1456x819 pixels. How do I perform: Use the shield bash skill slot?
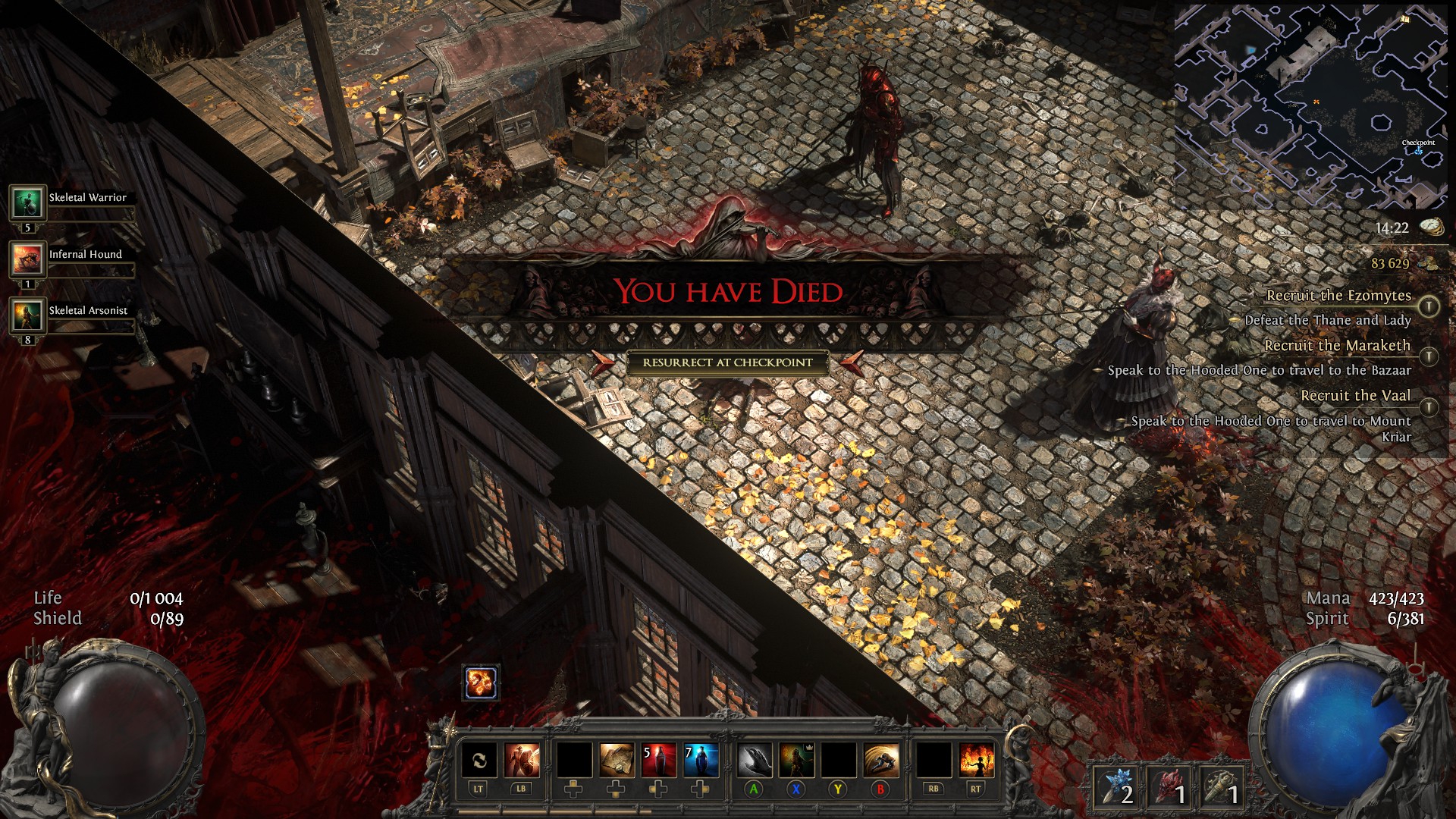coord(522,761)
